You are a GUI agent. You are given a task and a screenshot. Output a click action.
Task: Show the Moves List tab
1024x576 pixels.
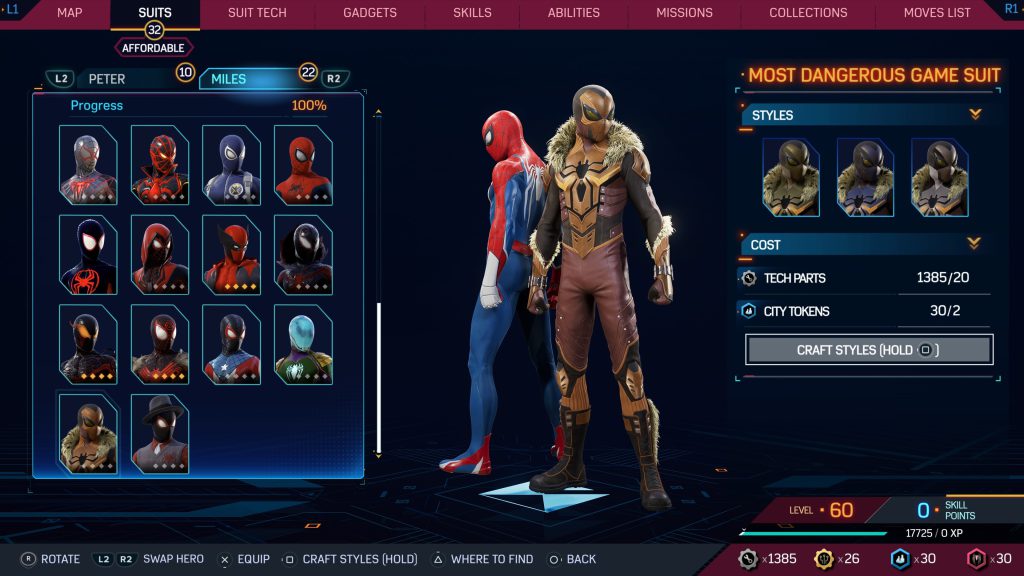[936, 13]
